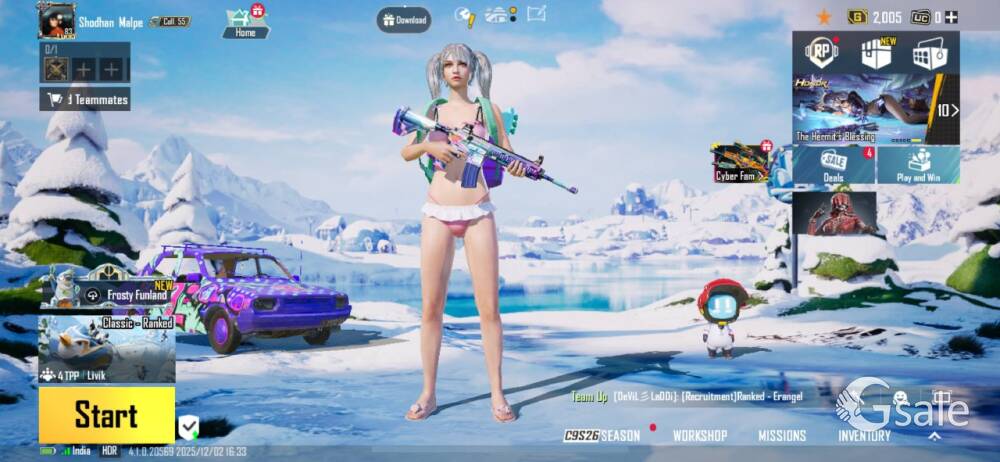
Task: Open the Cyber Fam event
Action: coord(740,163)
